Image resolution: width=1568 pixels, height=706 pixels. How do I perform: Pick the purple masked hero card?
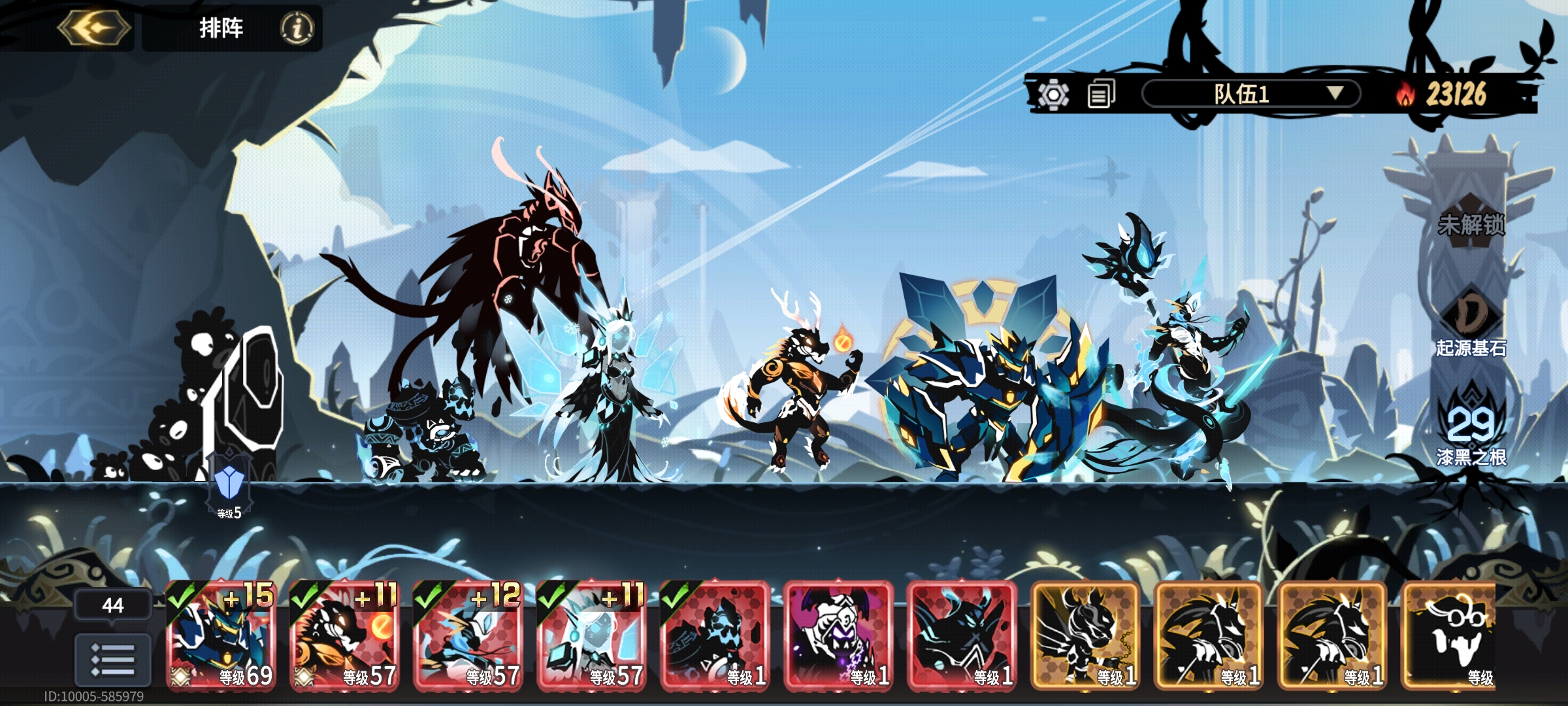click(838, 635)
